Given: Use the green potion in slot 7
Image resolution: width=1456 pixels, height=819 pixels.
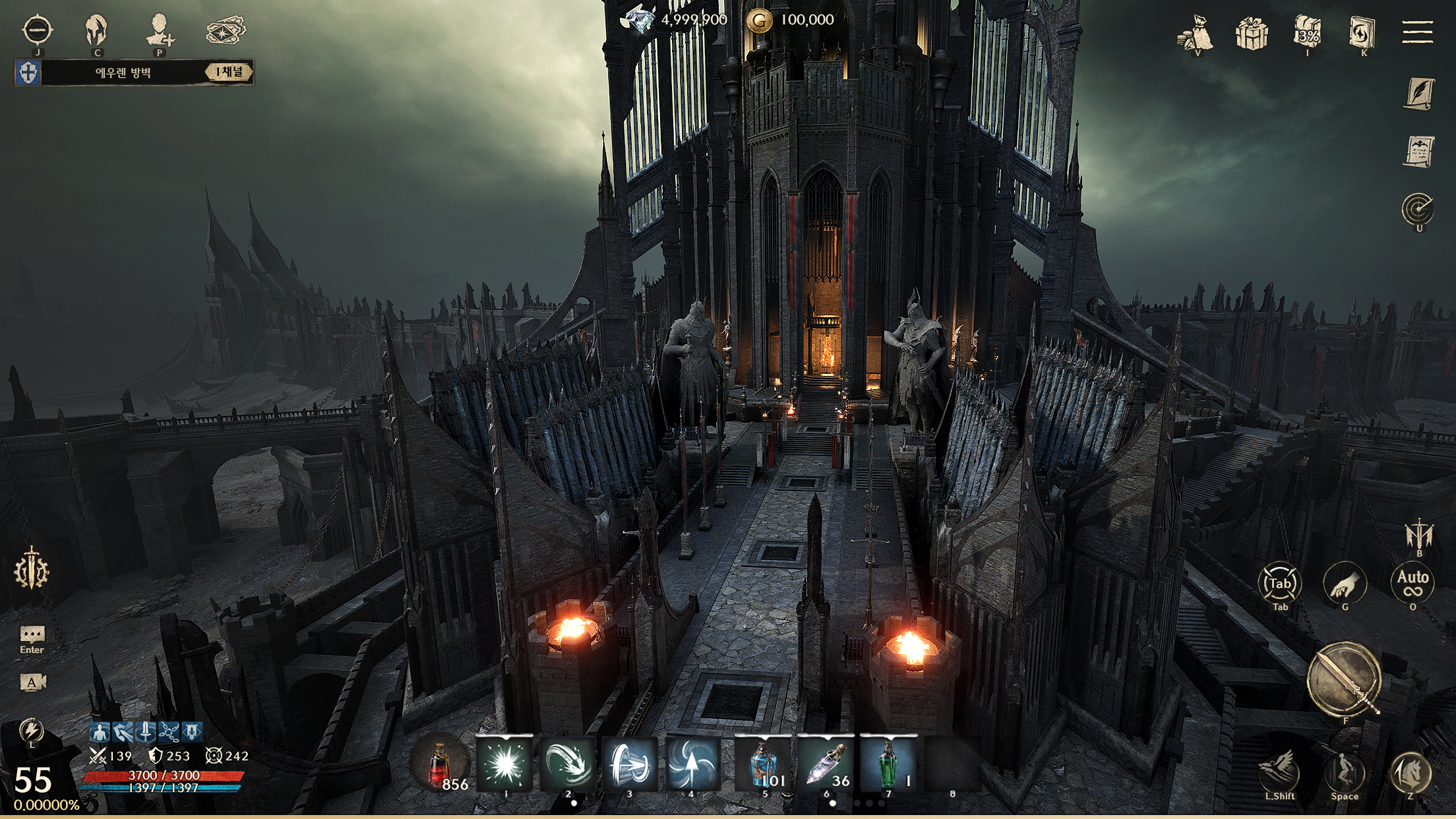Looking at the screenshot, I should [888, 764].
